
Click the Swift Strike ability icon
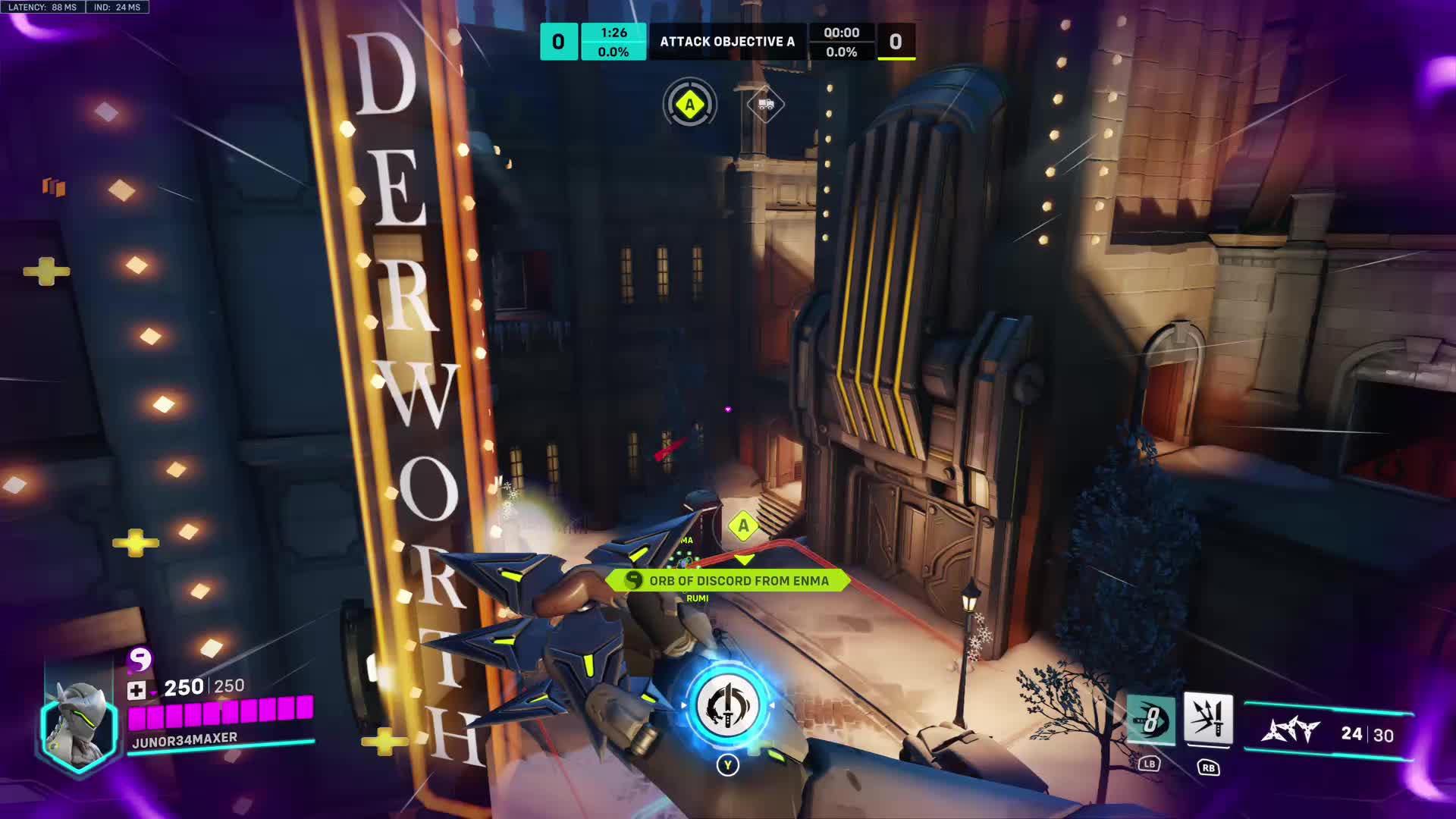click(x=1151, y=720)
